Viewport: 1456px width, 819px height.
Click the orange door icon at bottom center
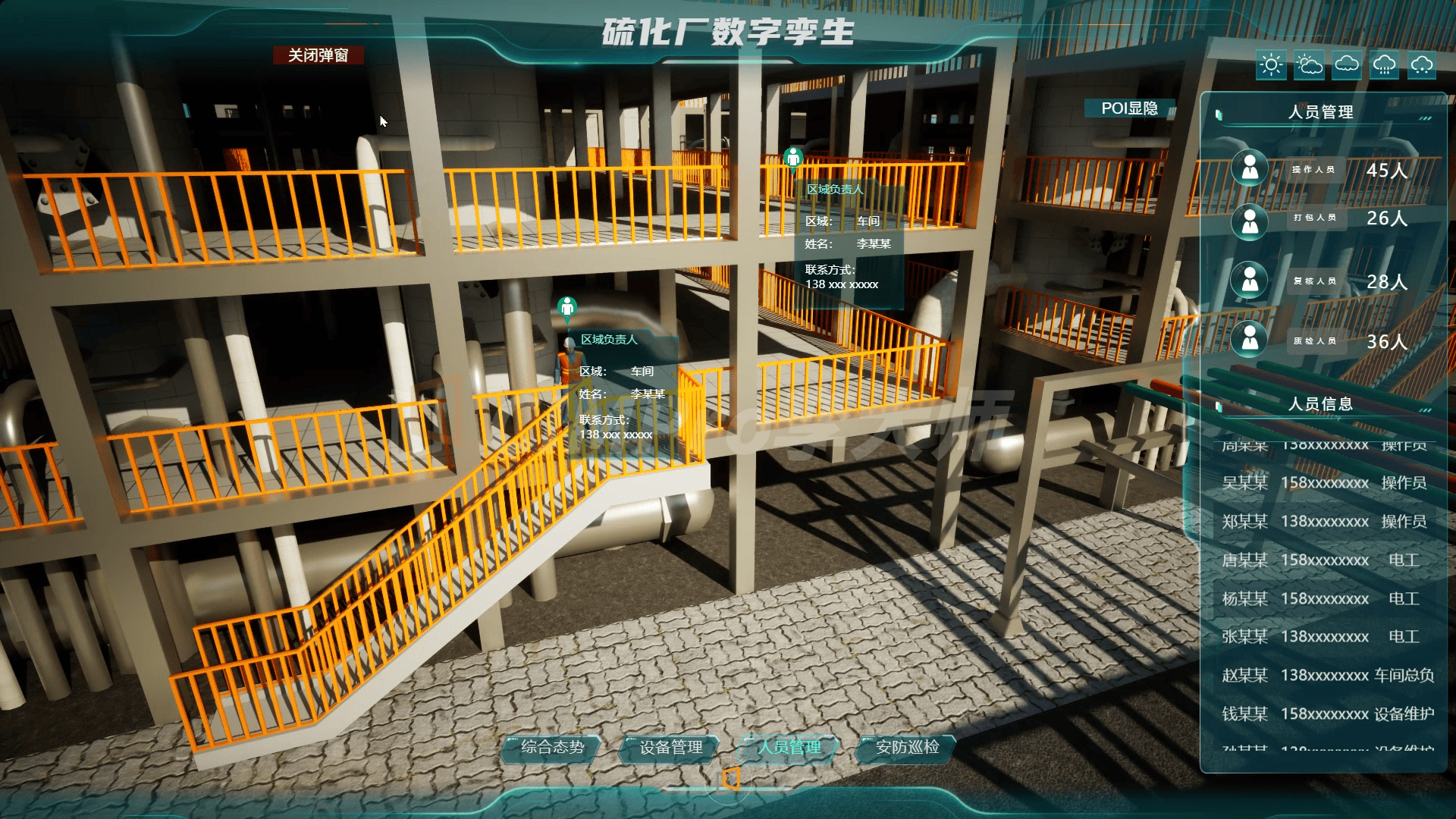tap(730, 779)
